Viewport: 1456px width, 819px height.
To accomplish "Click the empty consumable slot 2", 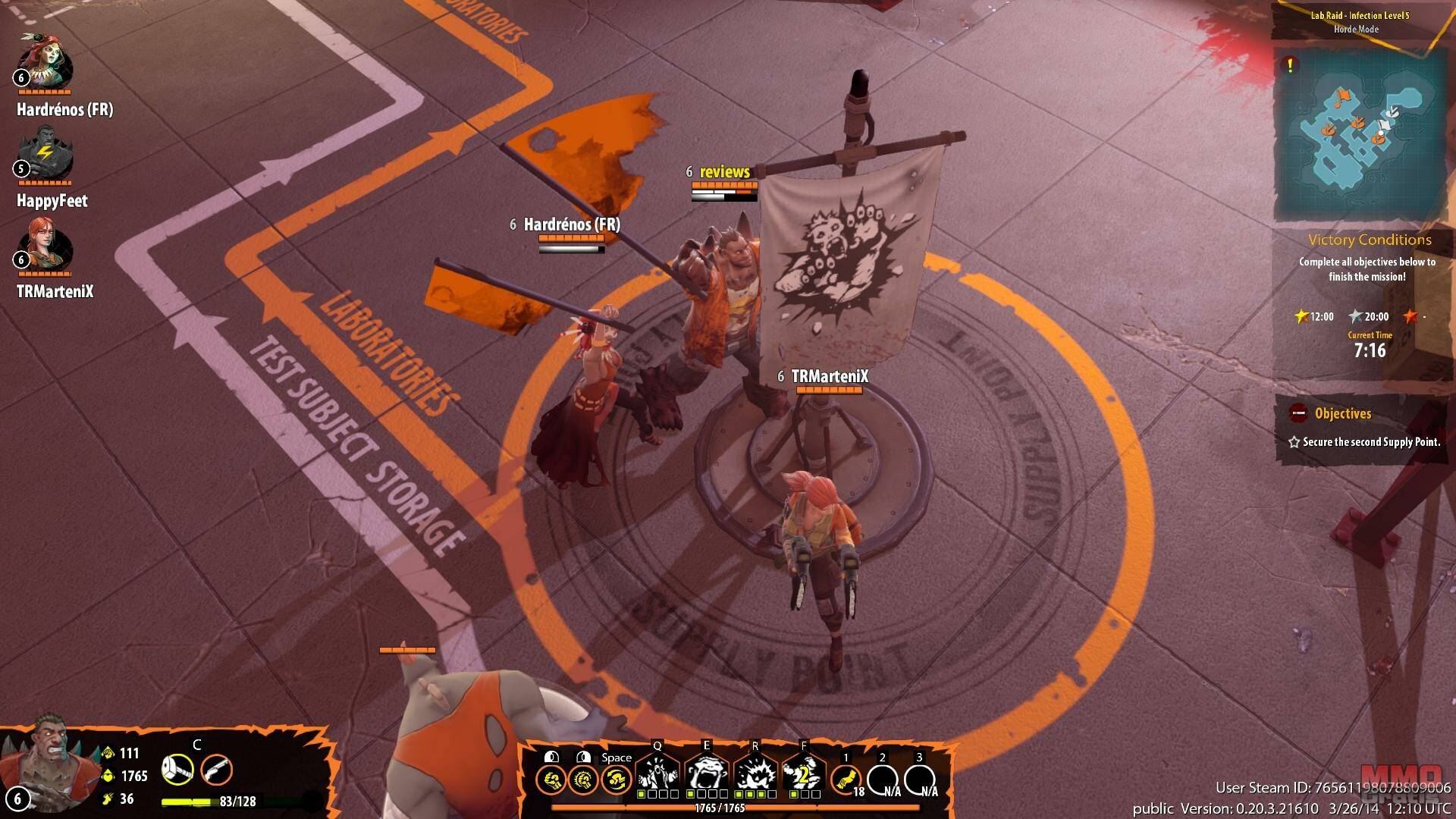I will pos(883,780).
